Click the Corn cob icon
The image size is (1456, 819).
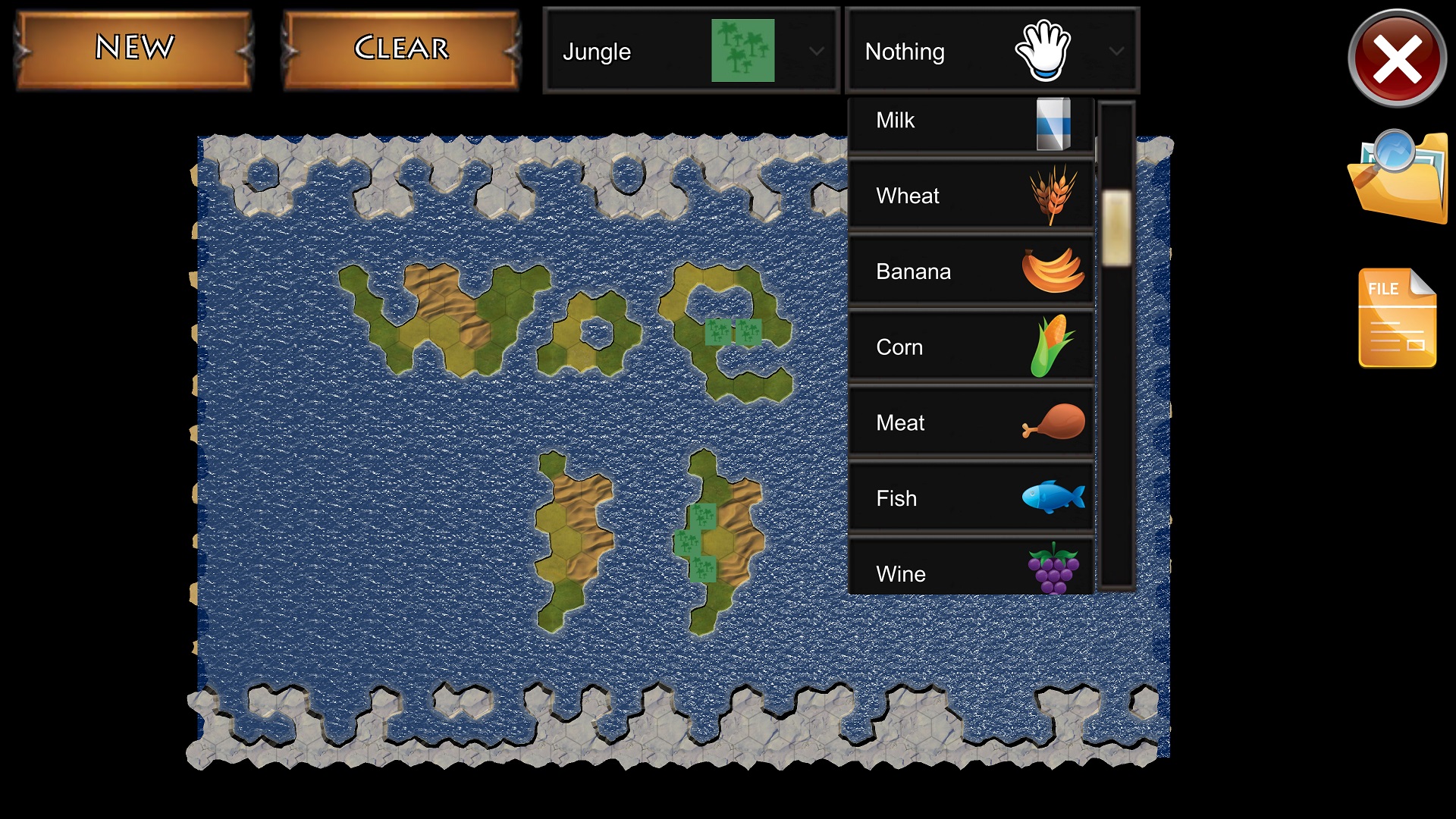tap(1053, 347)
